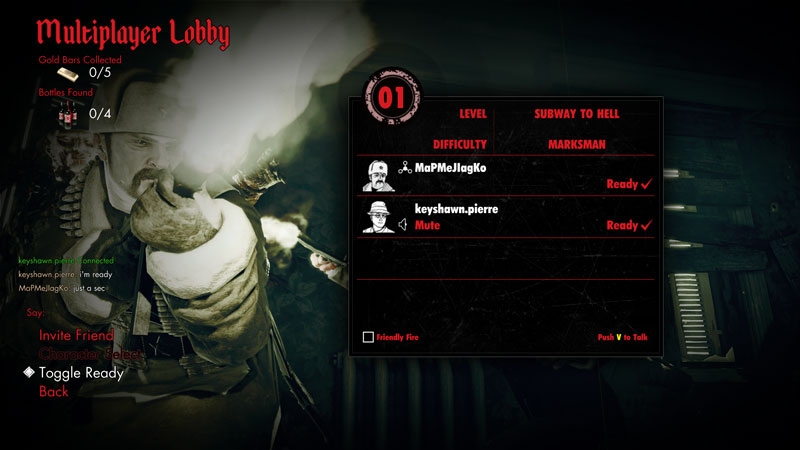Select Invite Friend in the lobby menu
800x450 pixels.
pos(77,336)
